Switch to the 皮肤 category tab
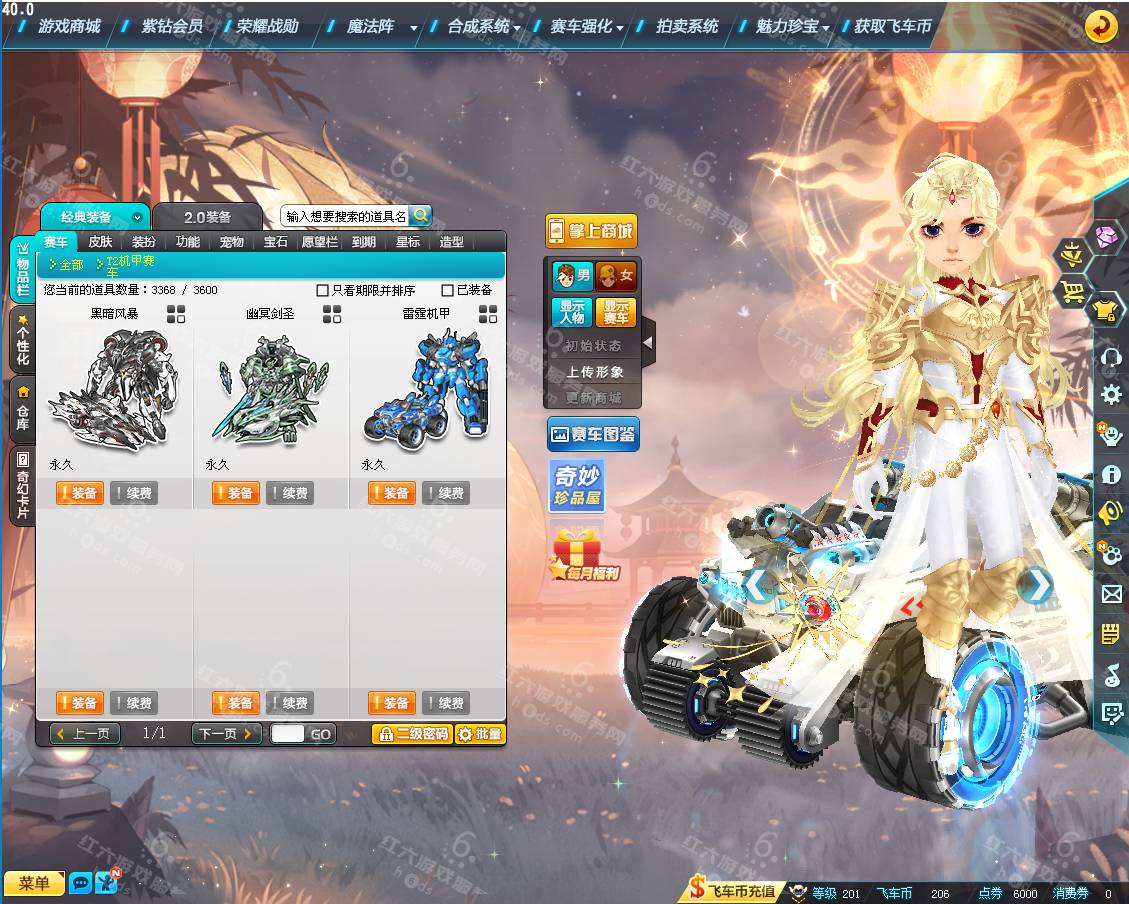The width and height of the screenshot is (1129, 904). (100, 241)
